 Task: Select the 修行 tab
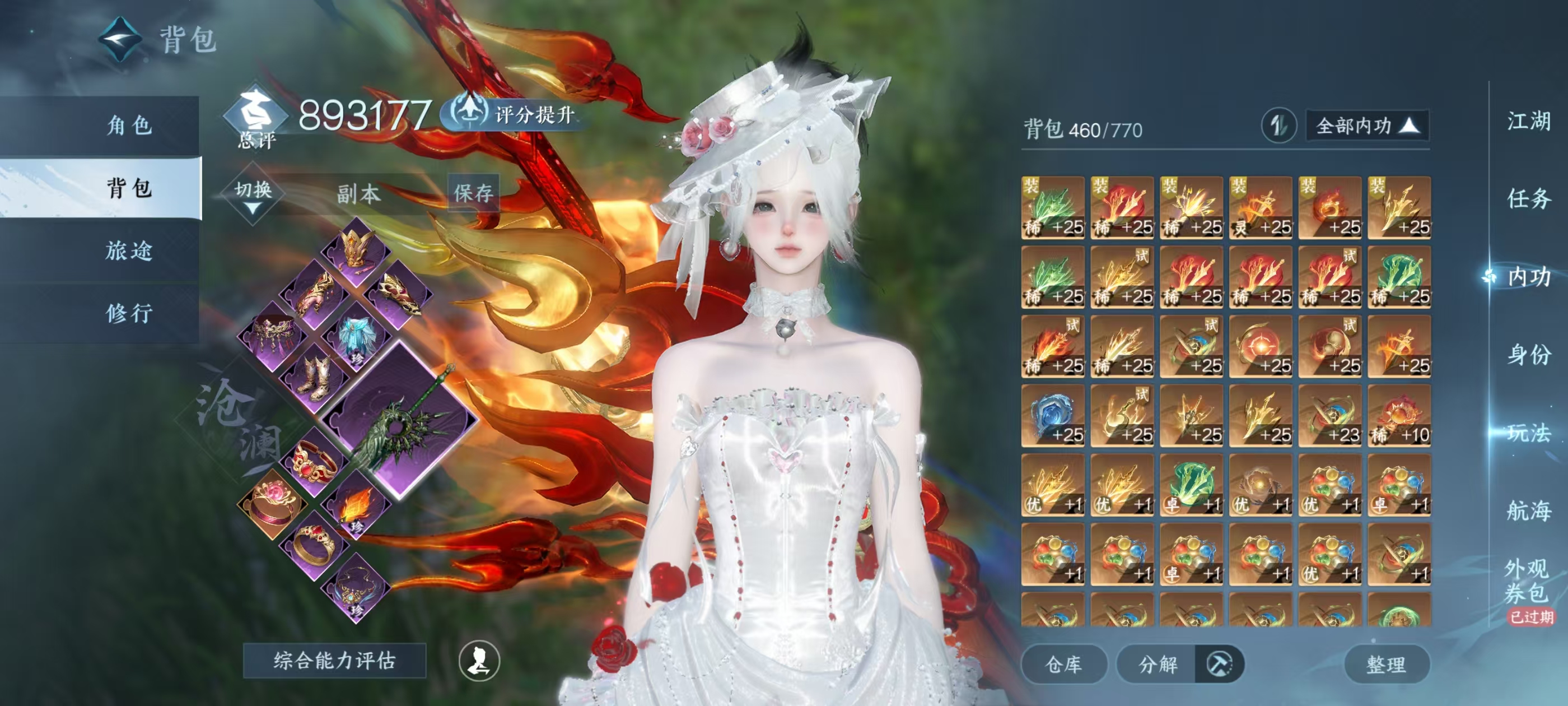point(128,313)
